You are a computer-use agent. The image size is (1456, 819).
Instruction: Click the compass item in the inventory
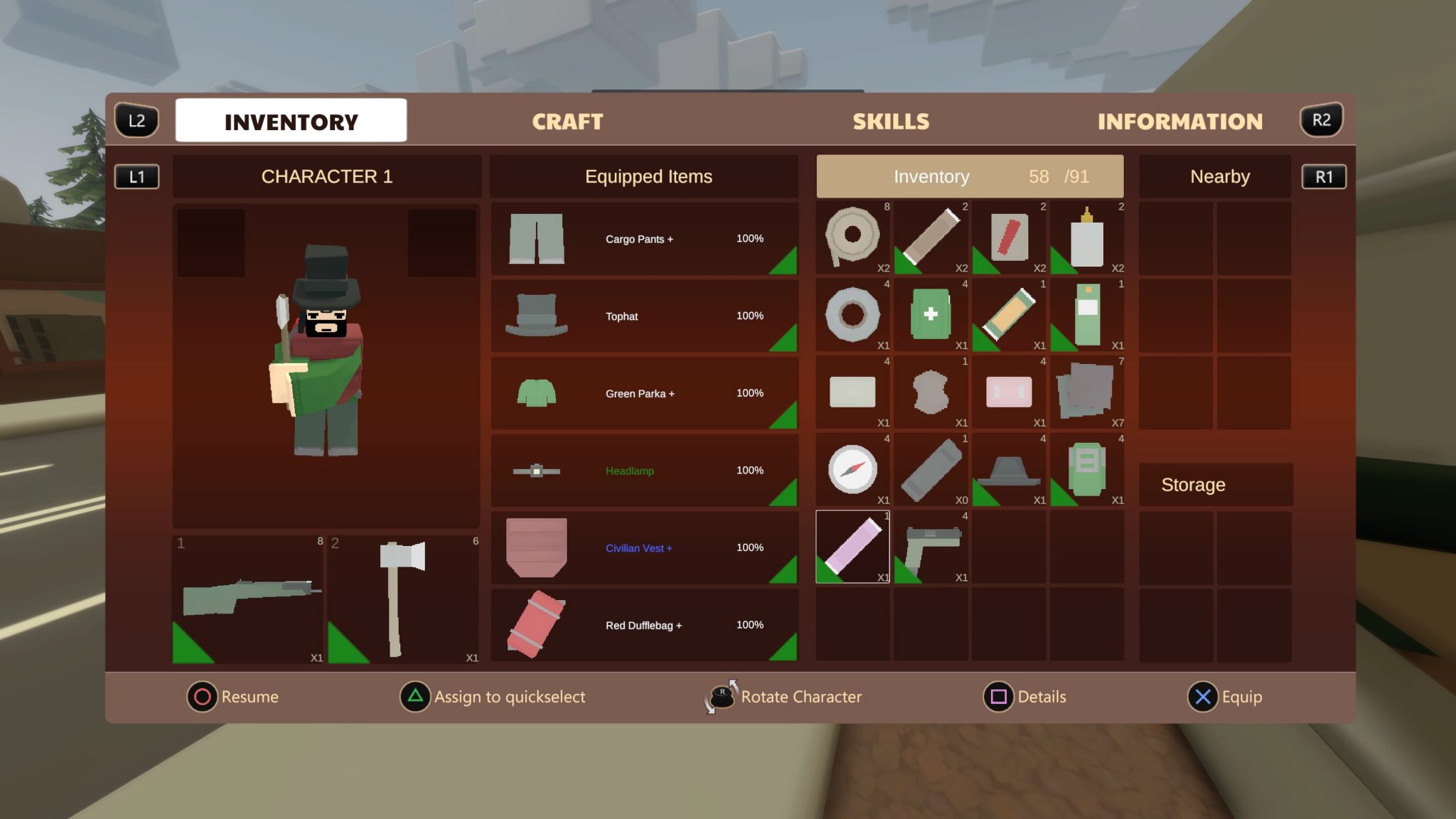[x=852, y=469]
